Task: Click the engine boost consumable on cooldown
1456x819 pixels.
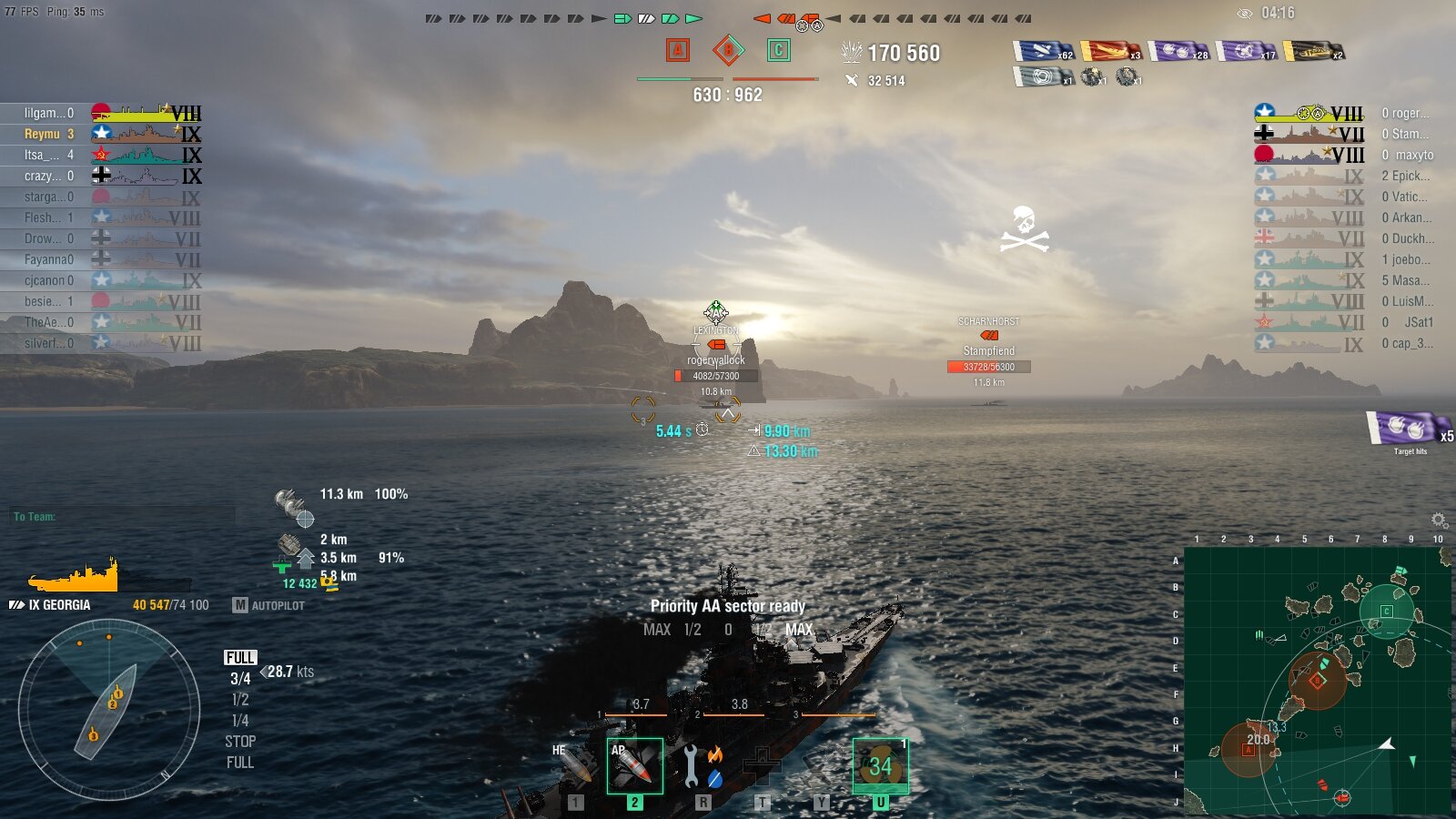Action: [x=880, y=765]
